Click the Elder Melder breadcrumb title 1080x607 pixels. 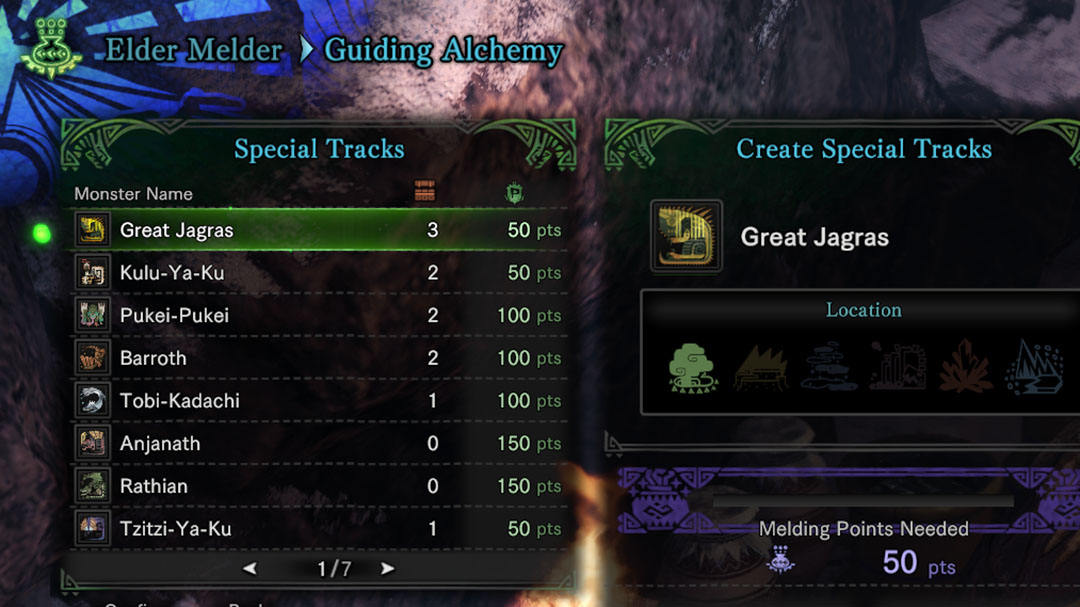pyautogui.click(x=194, y=50)
